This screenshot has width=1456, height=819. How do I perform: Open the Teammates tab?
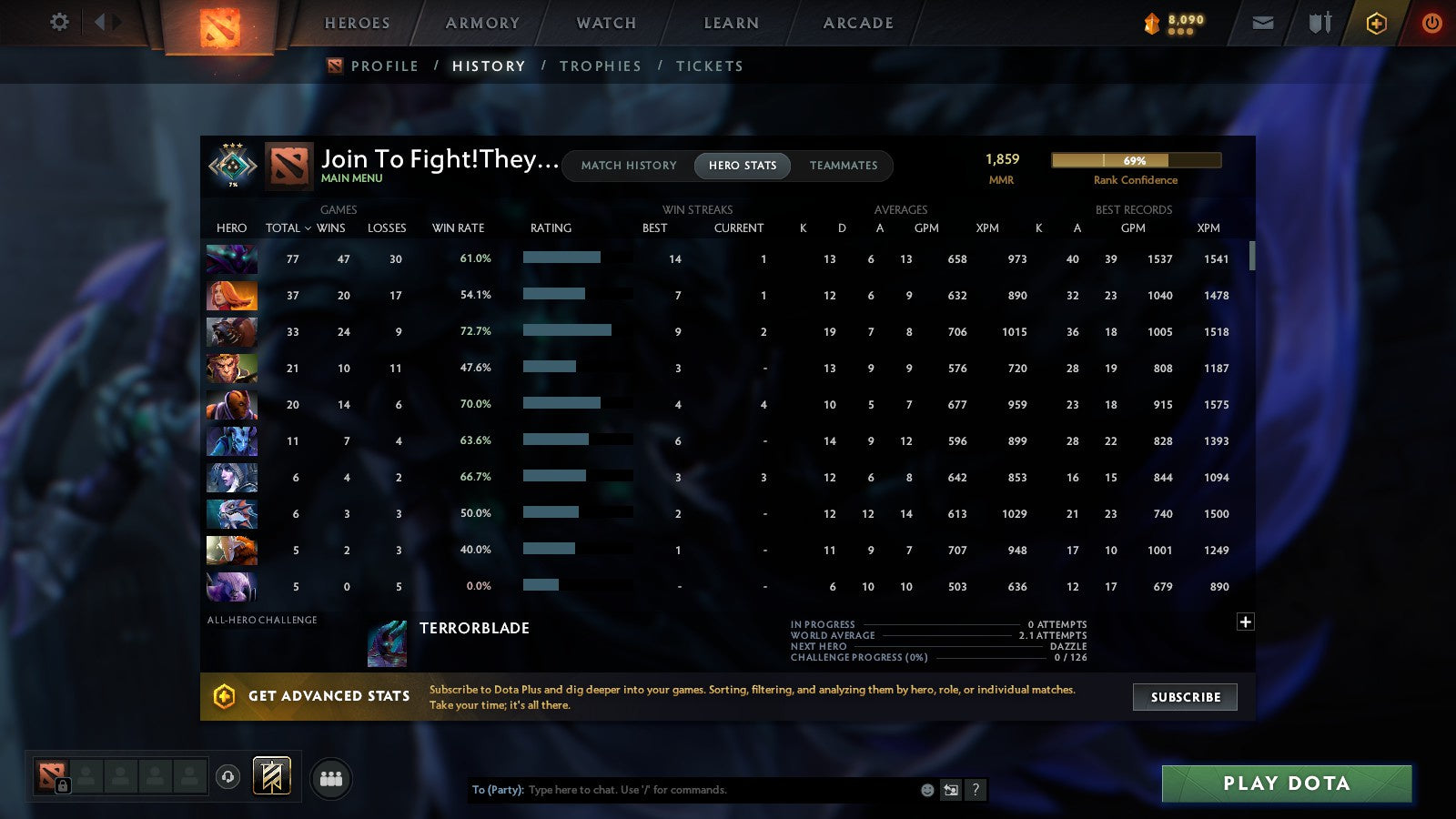click(844, 166)
